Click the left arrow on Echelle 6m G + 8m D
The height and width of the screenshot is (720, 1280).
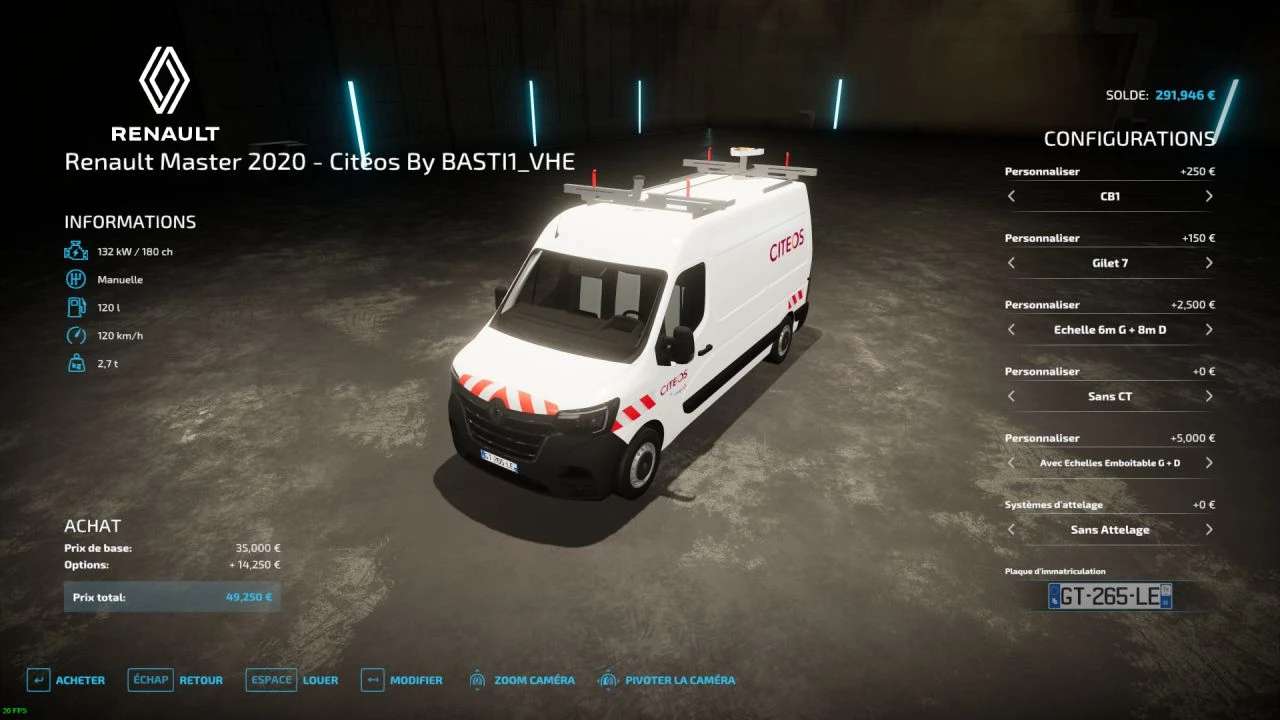pyautogui.click(x=1012, y=329)
